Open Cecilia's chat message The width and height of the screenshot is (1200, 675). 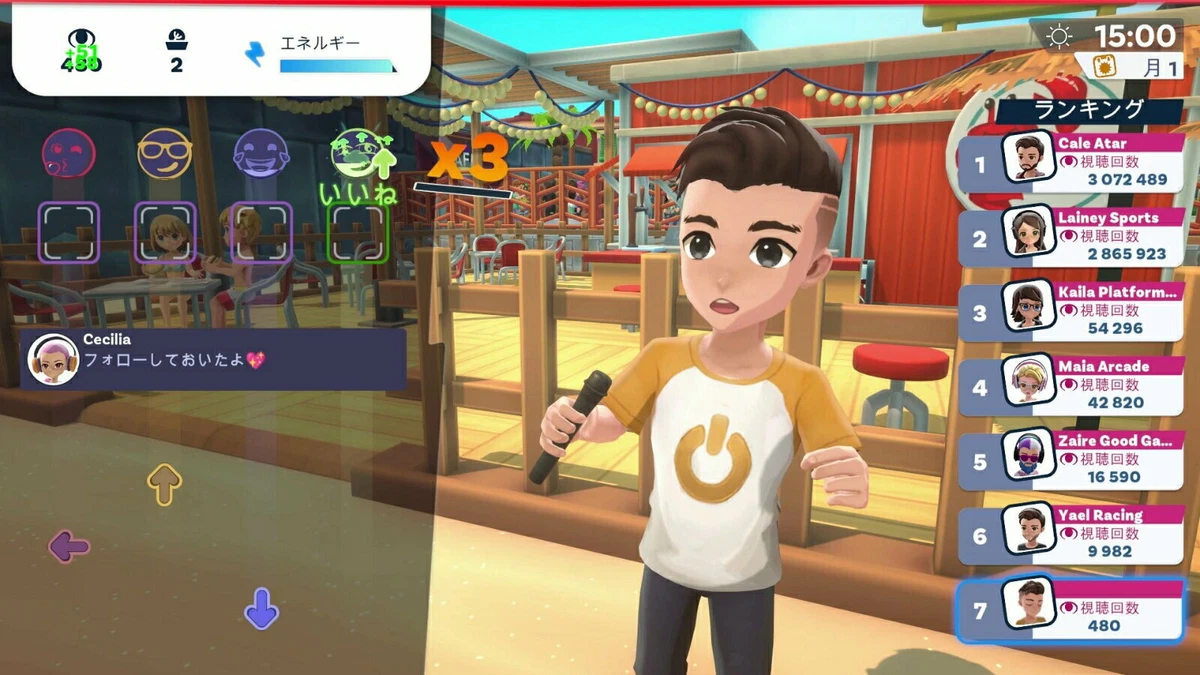(213, 359)
